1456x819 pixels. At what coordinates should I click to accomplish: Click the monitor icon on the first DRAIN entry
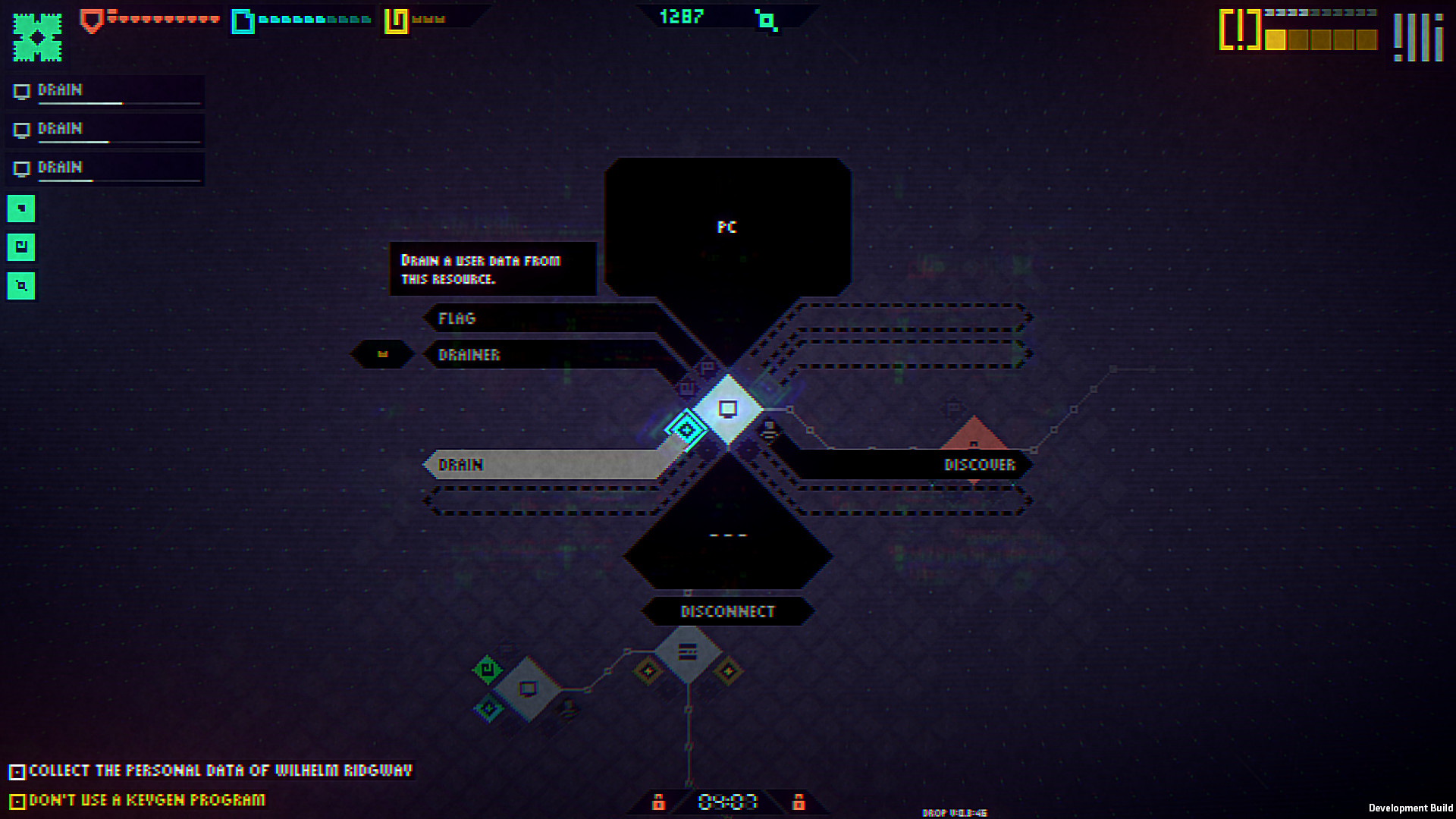(x=21, y=90)
